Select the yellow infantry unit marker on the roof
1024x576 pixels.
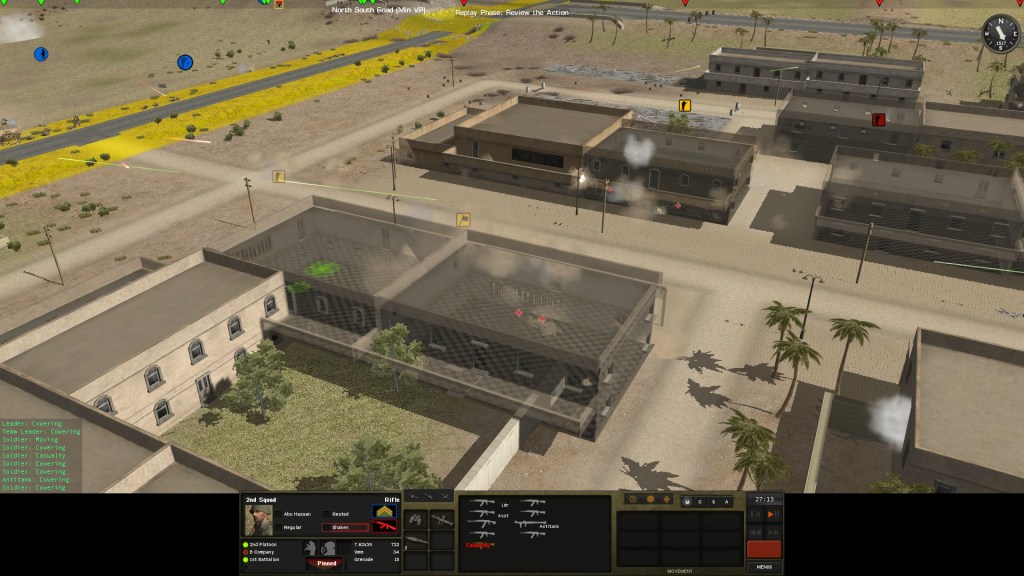pos(684,103)
